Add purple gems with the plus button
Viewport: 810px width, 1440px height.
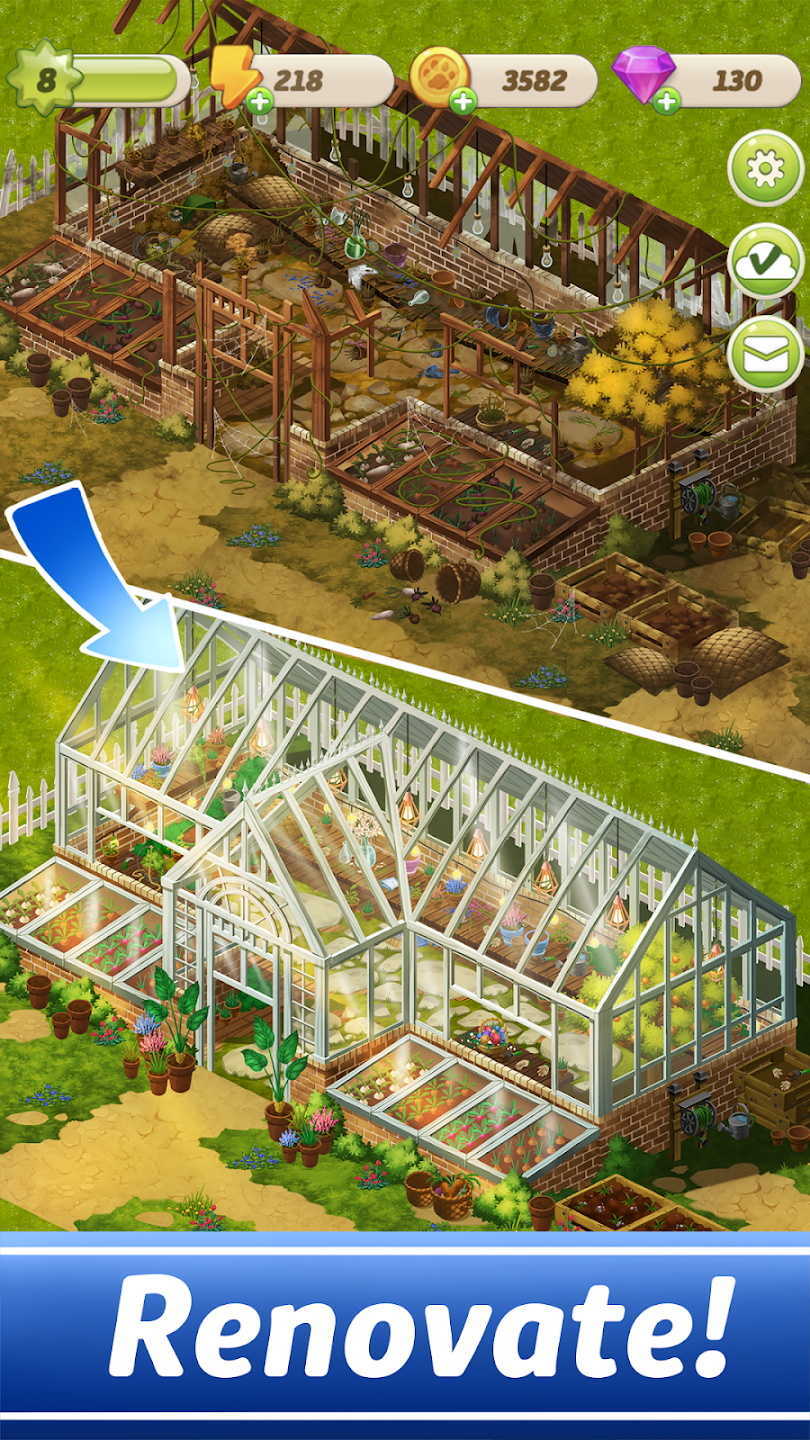(666, 100)
